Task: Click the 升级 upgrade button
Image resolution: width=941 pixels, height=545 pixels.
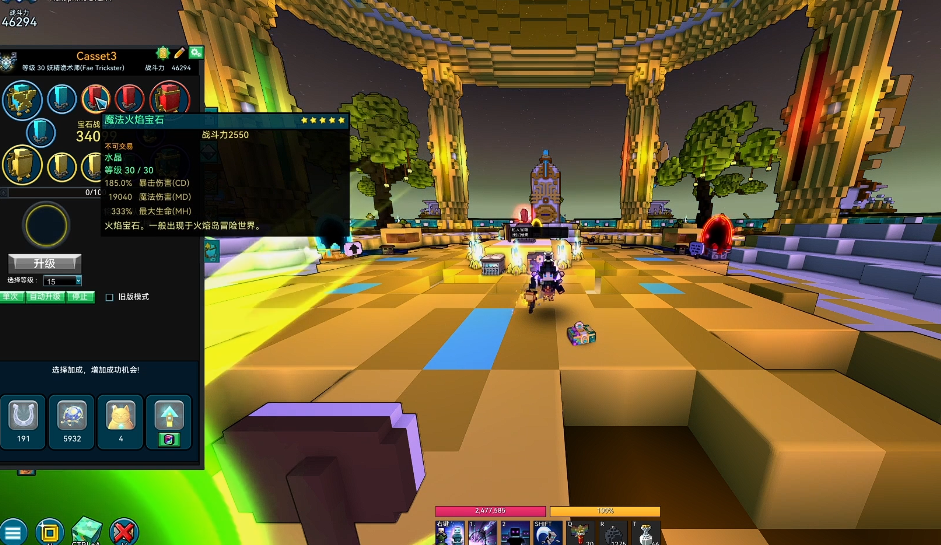Action: click(x=44, y=263)
